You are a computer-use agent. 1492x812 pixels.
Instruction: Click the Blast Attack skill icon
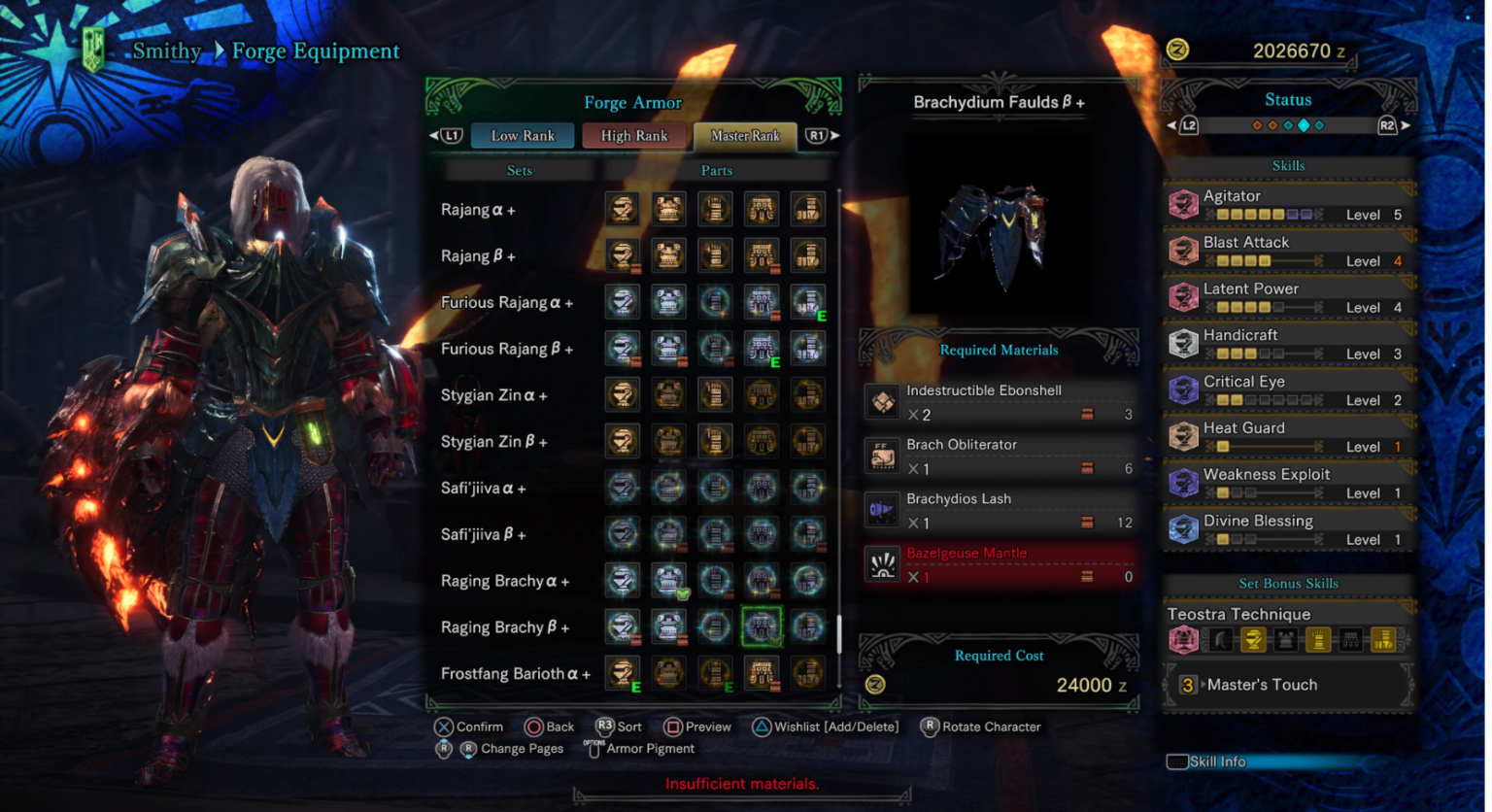point(1184,250)
